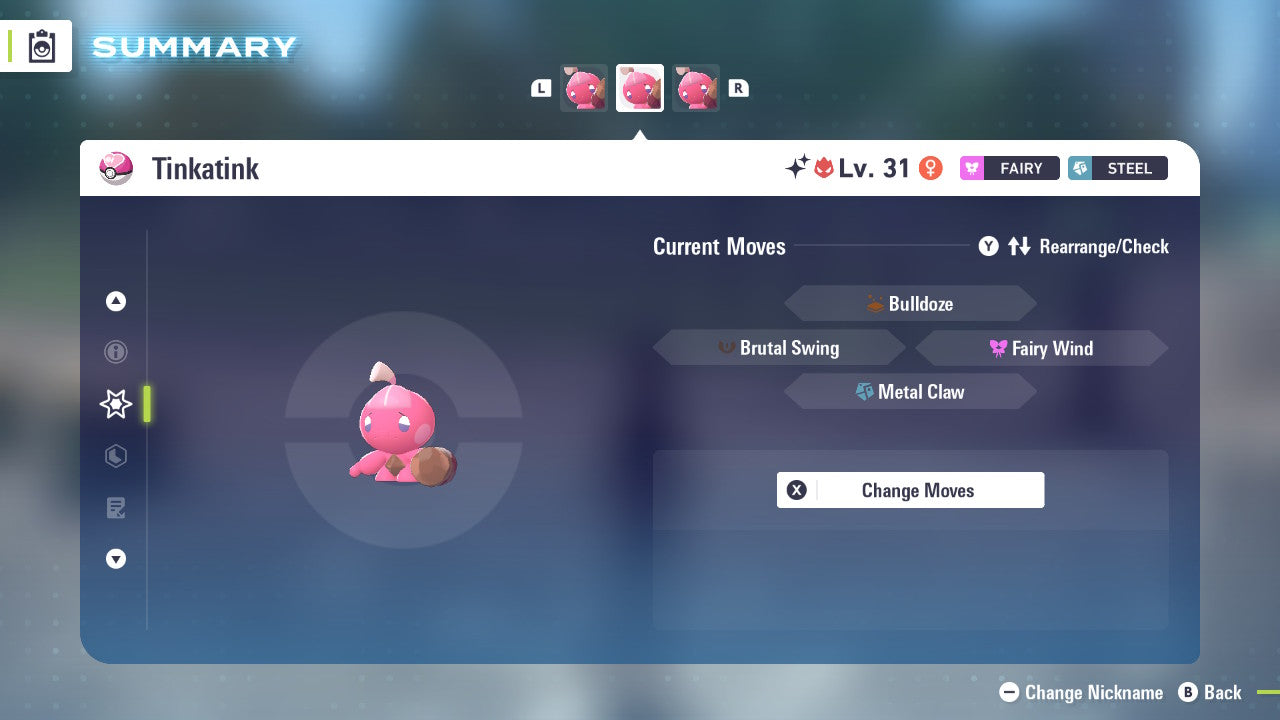Click the Y rearrange arrows icon
The width and height of the screenshot is (1280, 720).
[x=1020, y=246]
